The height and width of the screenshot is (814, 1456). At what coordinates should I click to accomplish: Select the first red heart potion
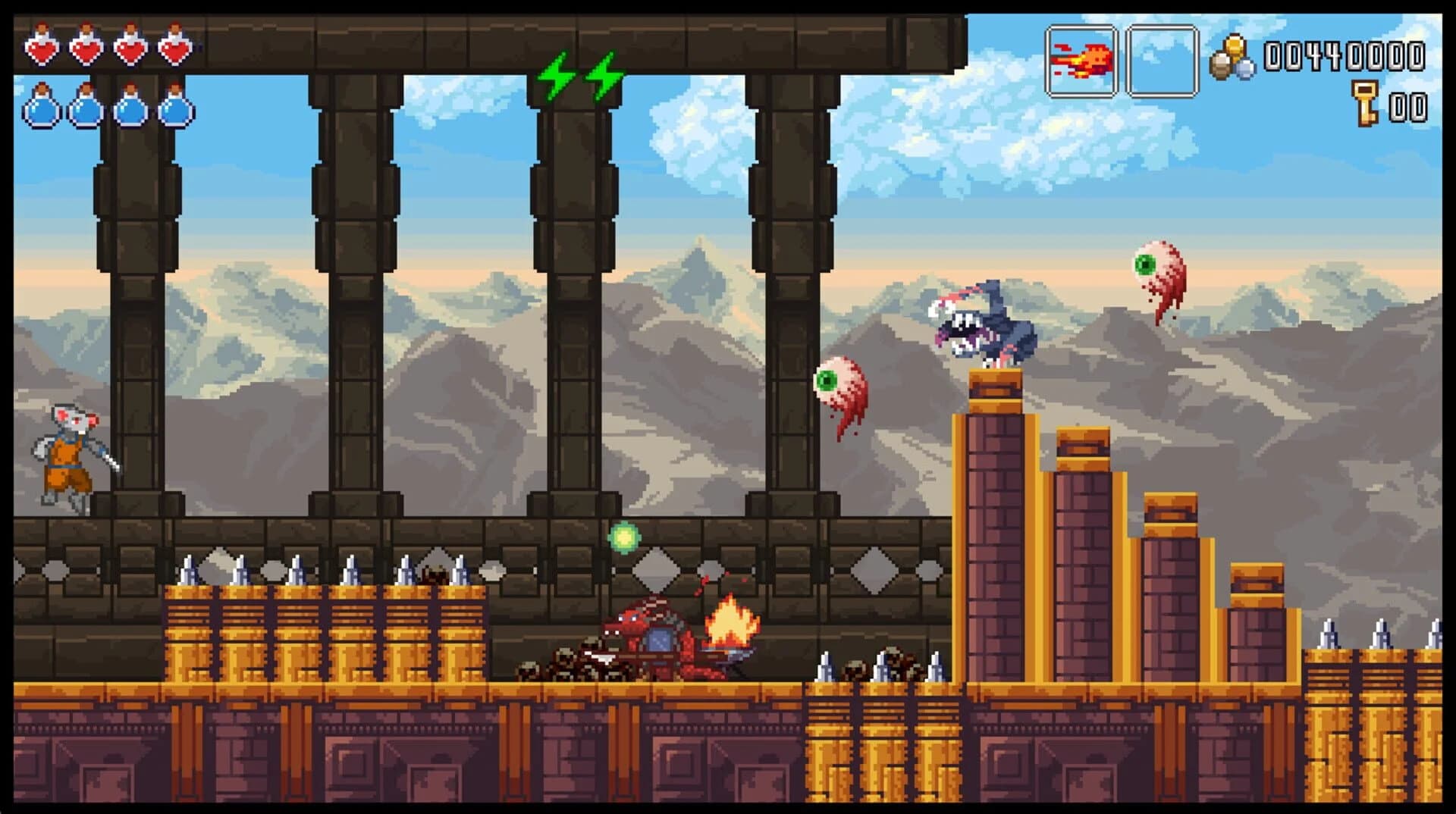[43, 48]
